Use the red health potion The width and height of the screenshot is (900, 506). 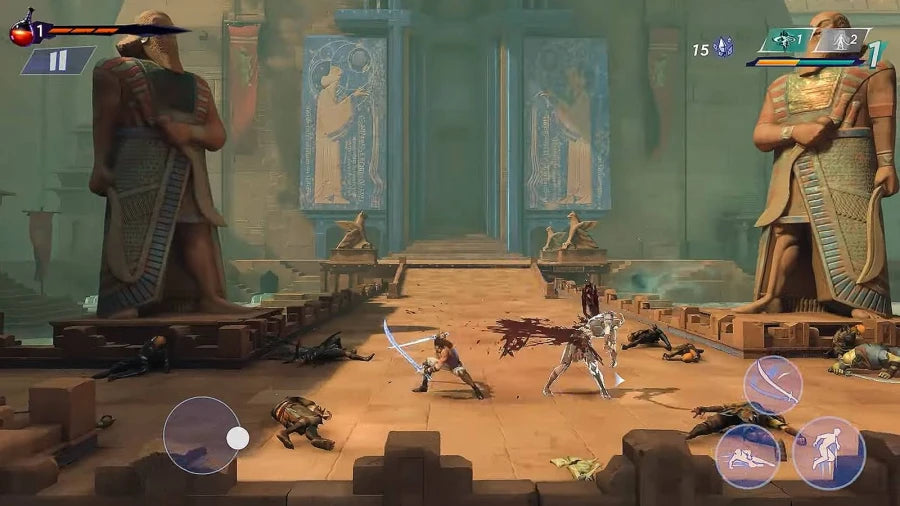point(22,31)
